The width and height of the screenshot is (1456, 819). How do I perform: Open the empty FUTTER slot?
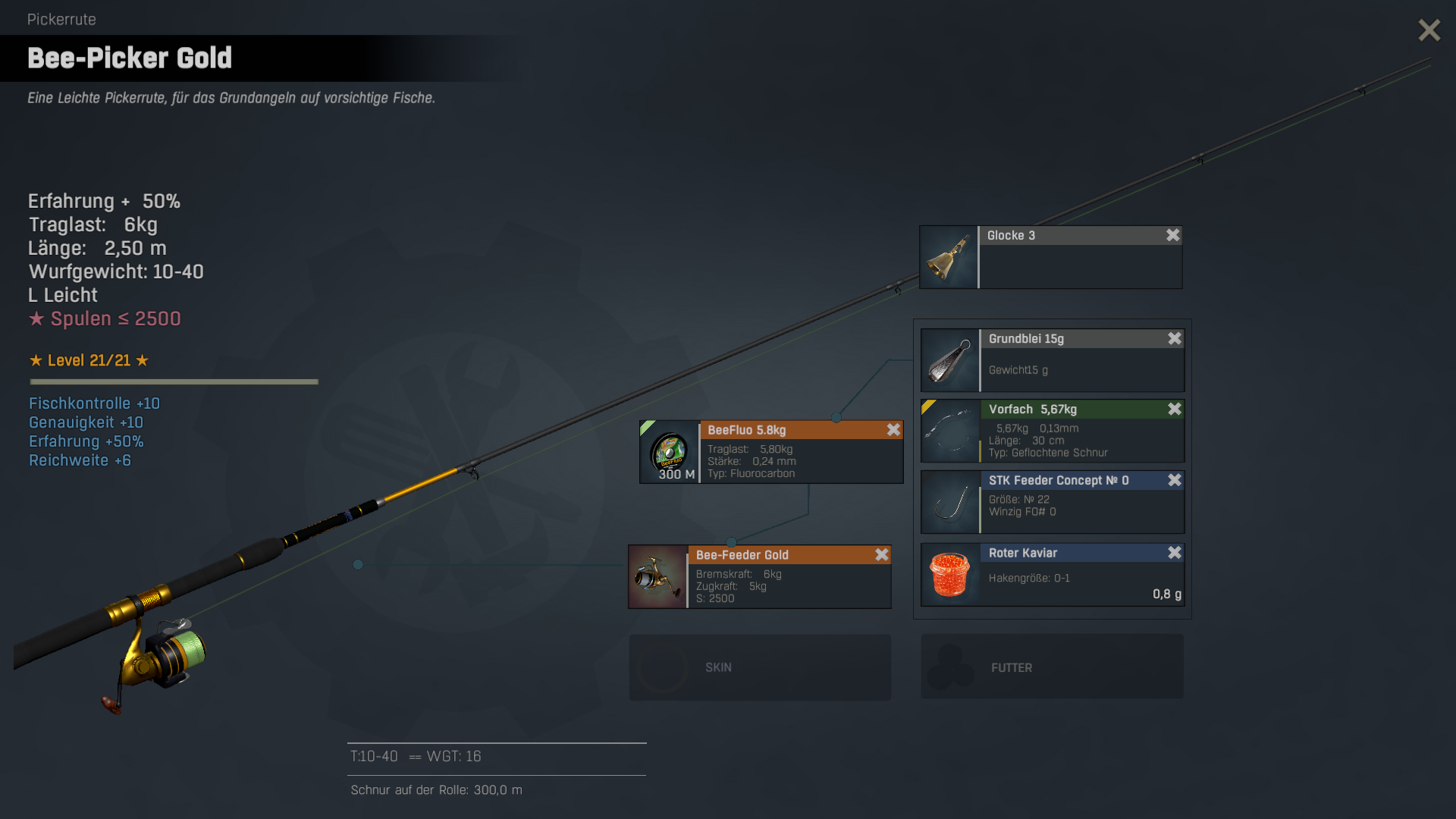(x=1052, y=667)
